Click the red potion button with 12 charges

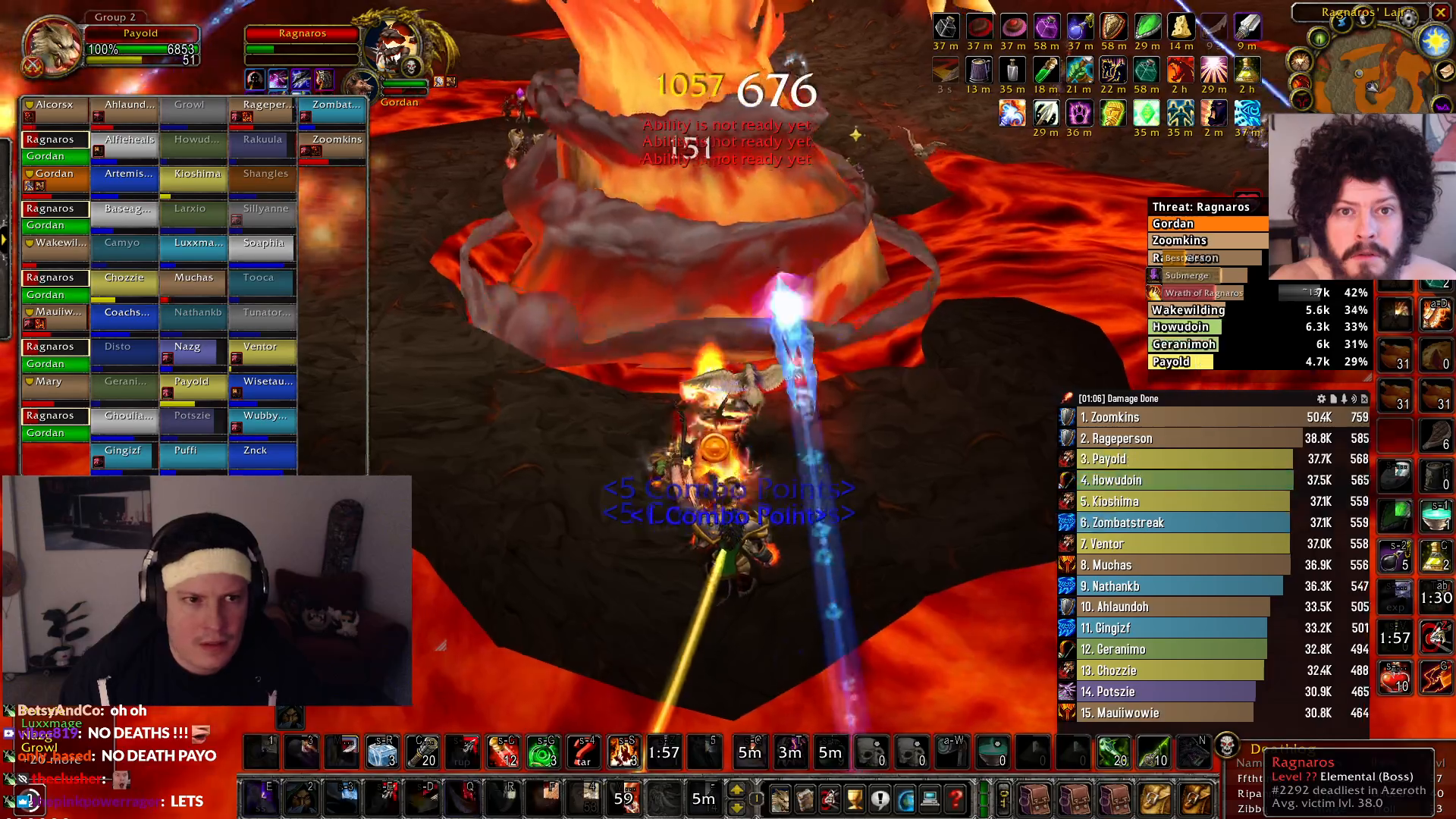coord(502,752)
